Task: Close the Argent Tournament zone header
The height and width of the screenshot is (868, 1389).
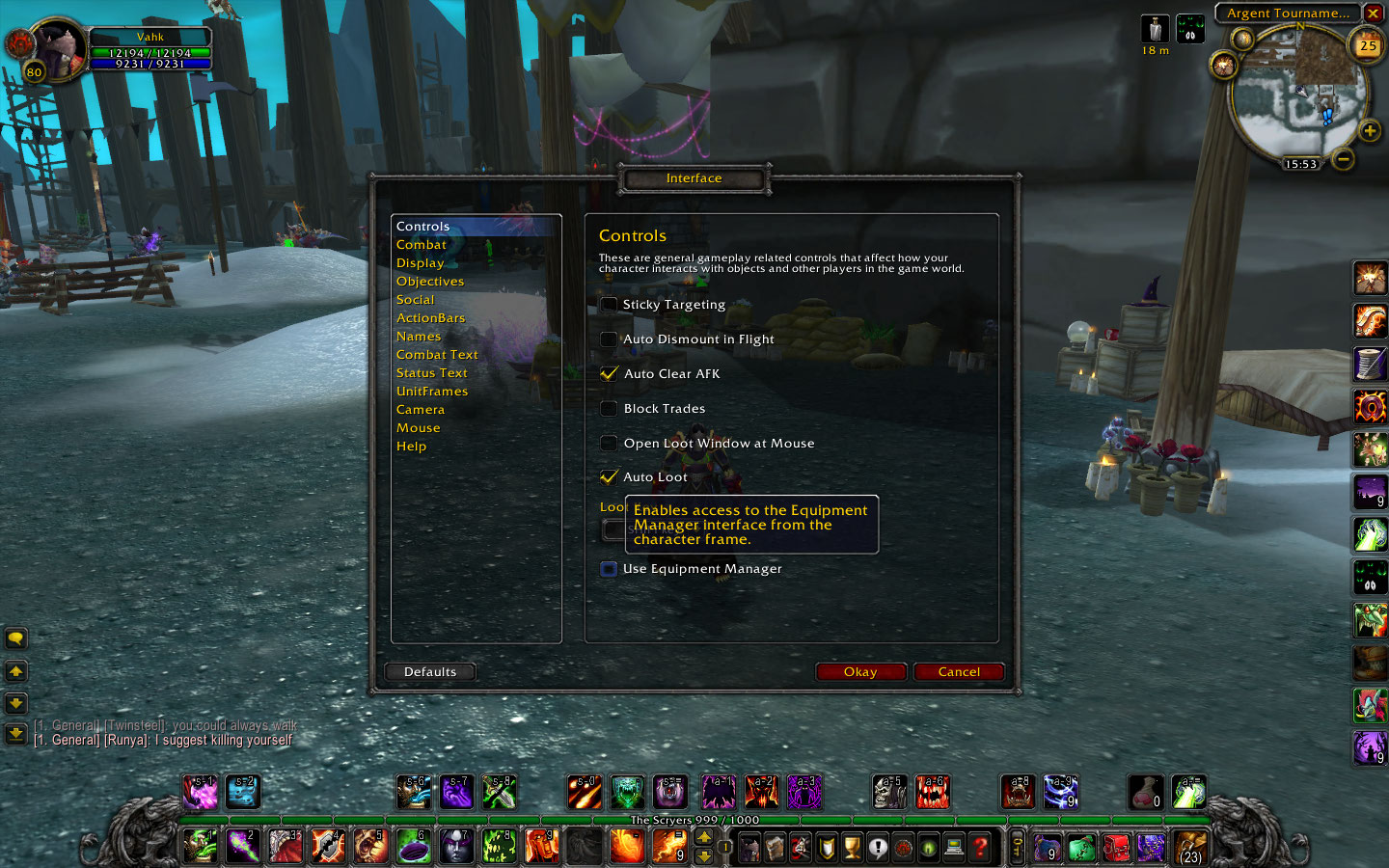Action: click(1373, 14)
